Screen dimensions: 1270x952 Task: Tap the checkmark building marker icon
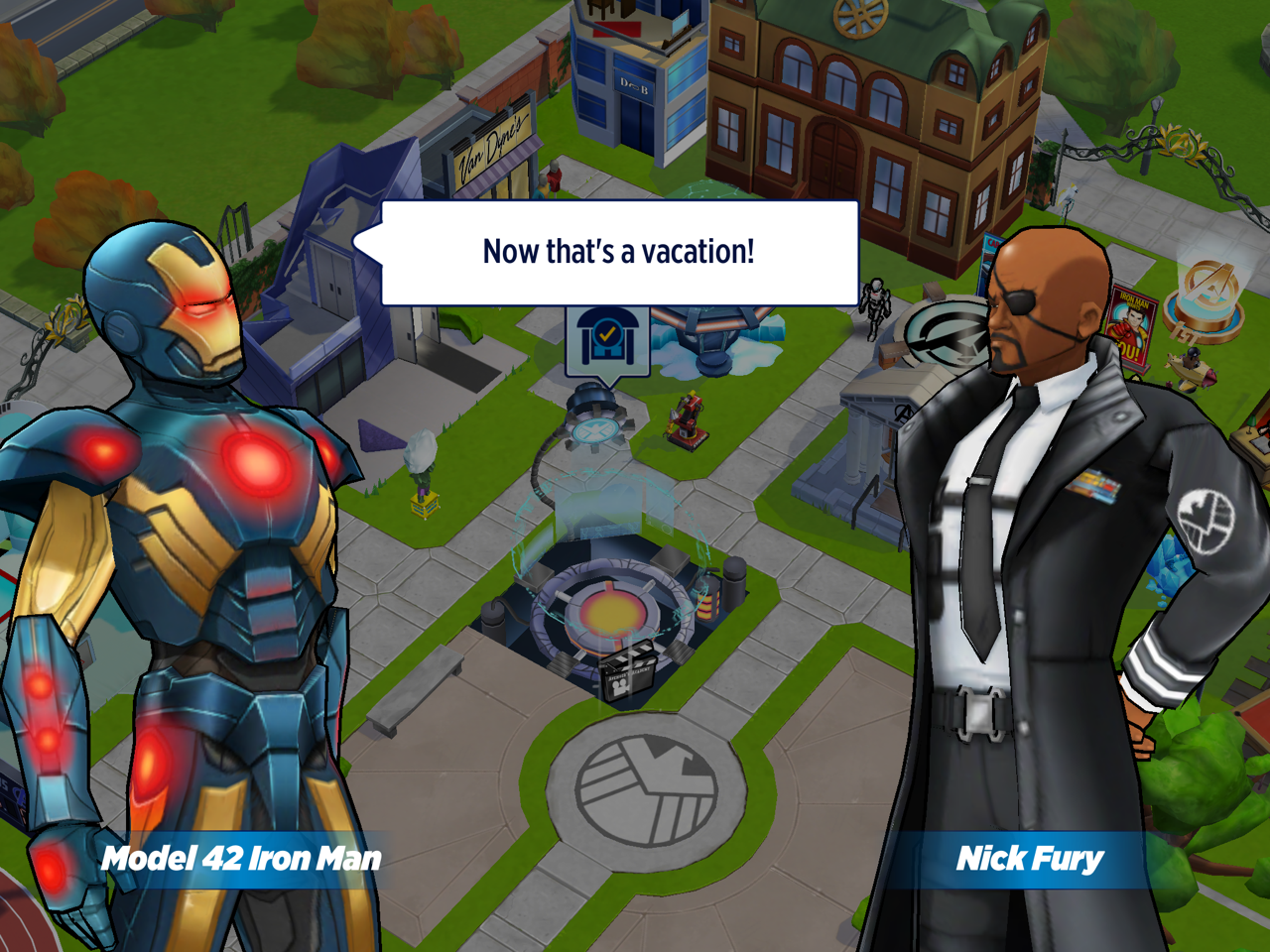pyautogui.click(x=607, y=340)
